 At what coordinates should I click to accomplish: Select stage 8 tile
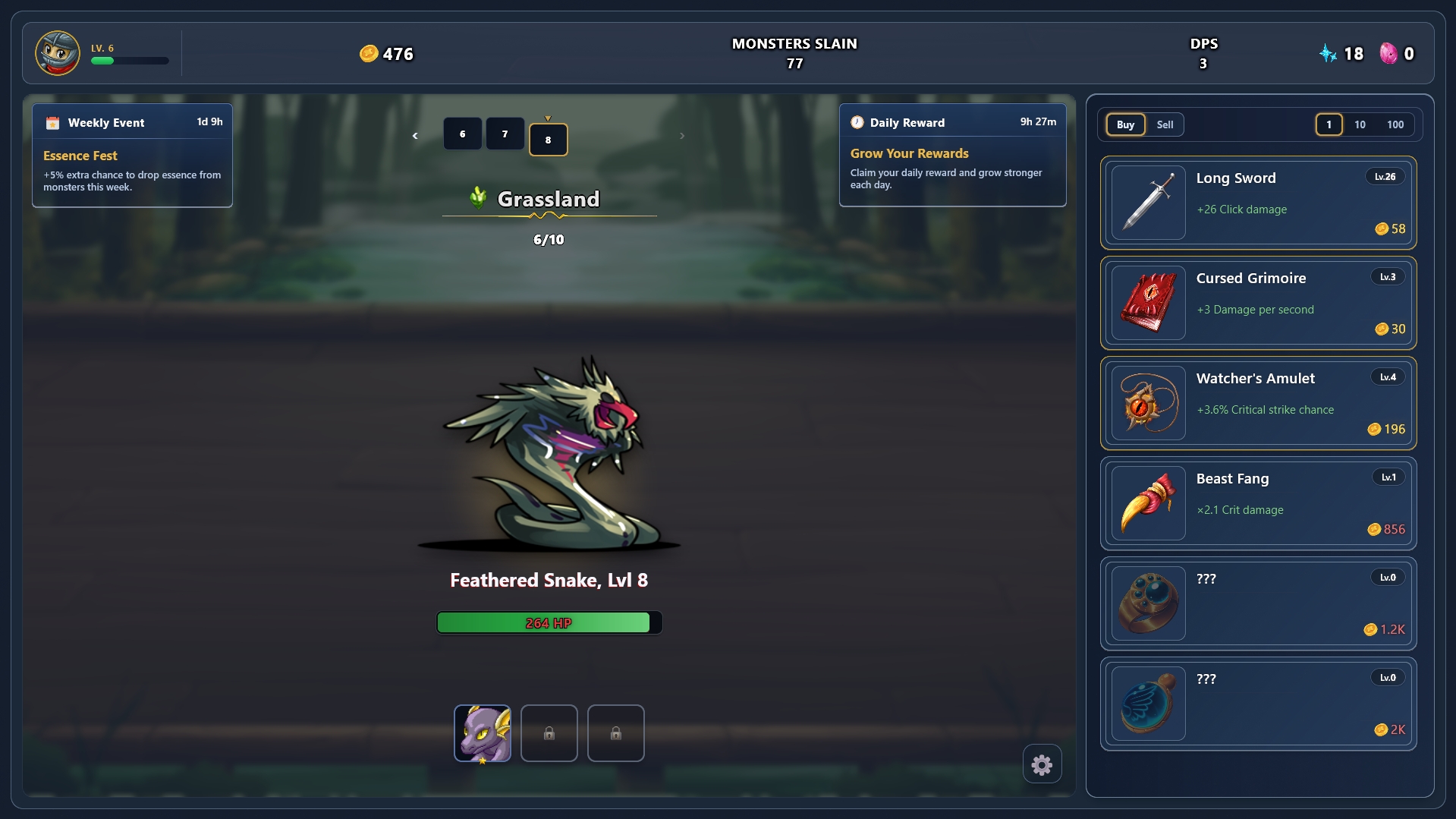[x=548, y=140]
